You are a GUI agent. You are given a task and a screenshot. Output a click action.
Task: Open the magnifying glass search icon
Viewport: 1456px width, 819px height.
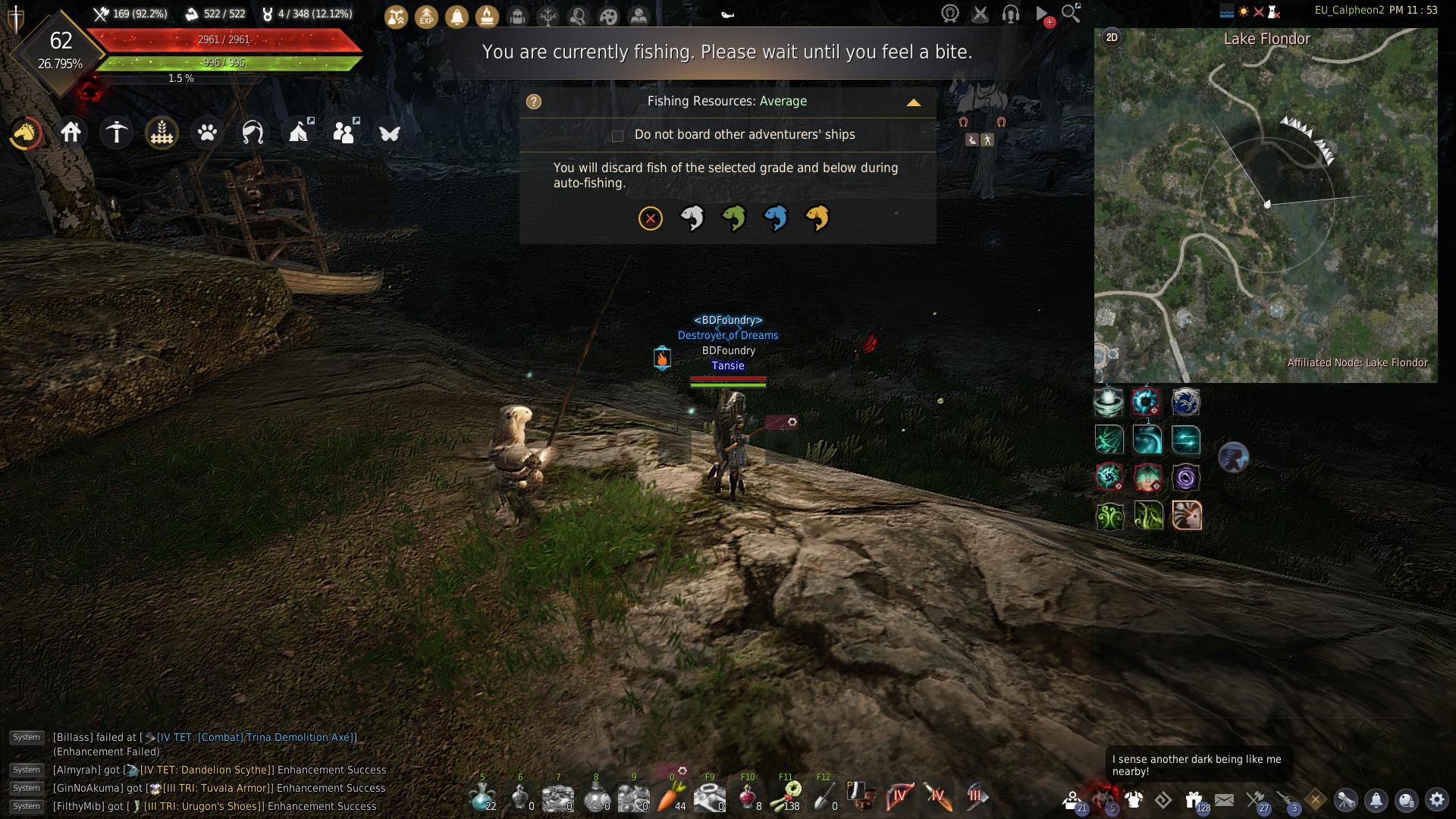[1070, 13]
